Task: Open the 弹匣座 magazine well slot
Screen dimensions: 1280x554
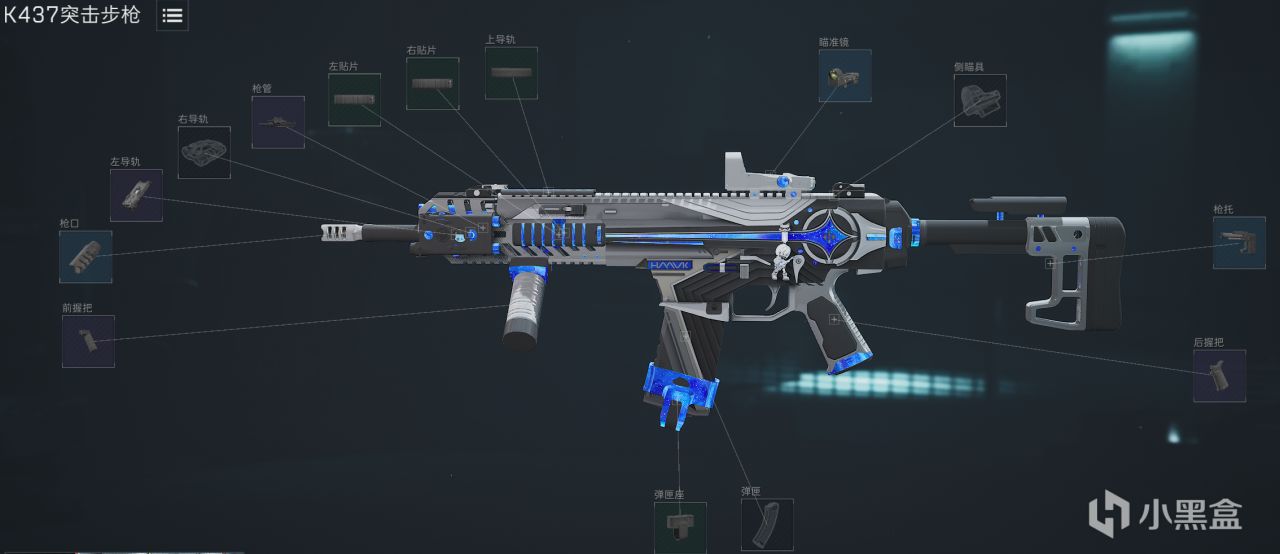Action: [680, 526]
